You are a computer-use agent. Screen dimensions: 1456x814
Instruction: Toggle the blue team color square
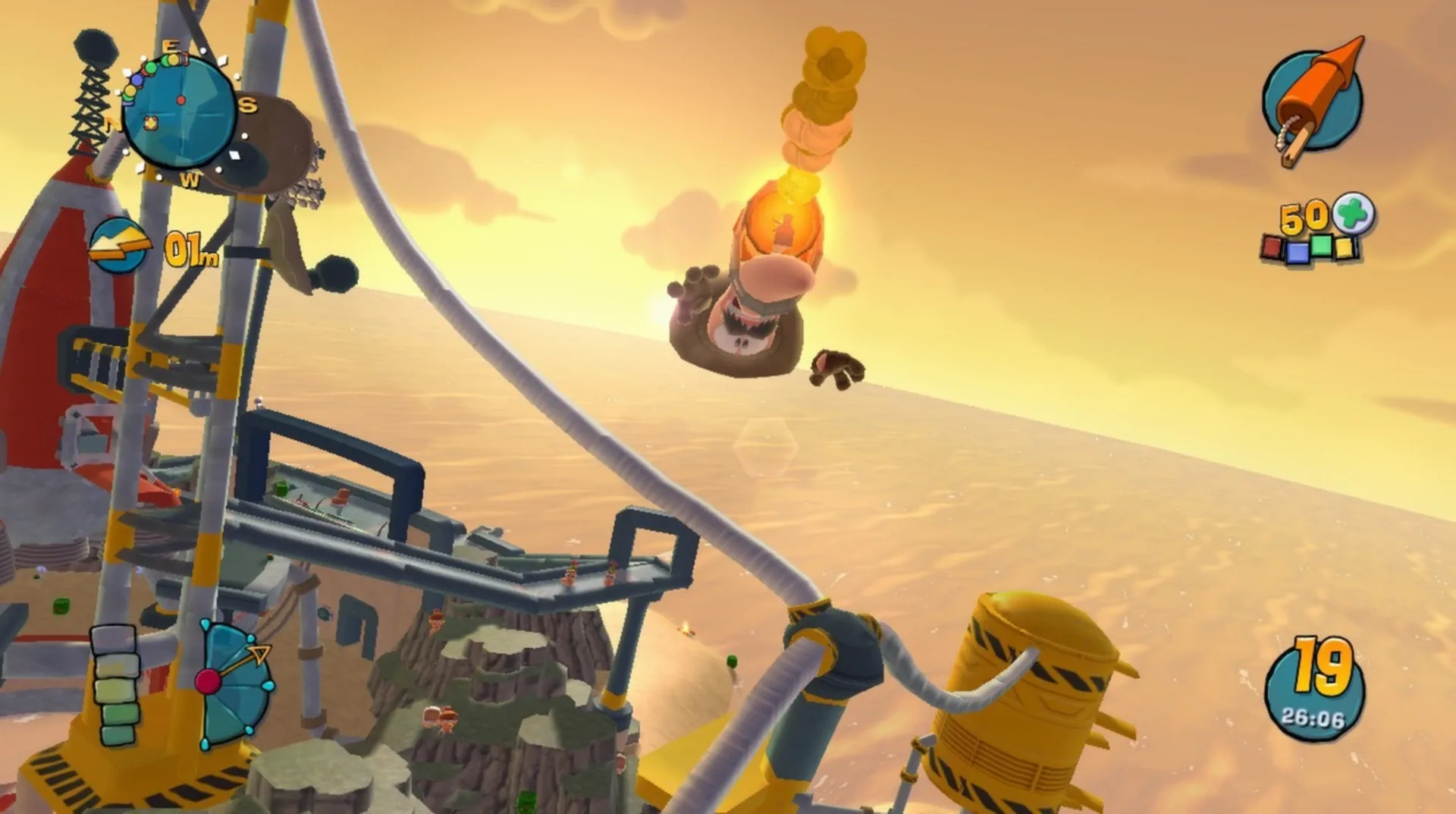coord(1298,254)
